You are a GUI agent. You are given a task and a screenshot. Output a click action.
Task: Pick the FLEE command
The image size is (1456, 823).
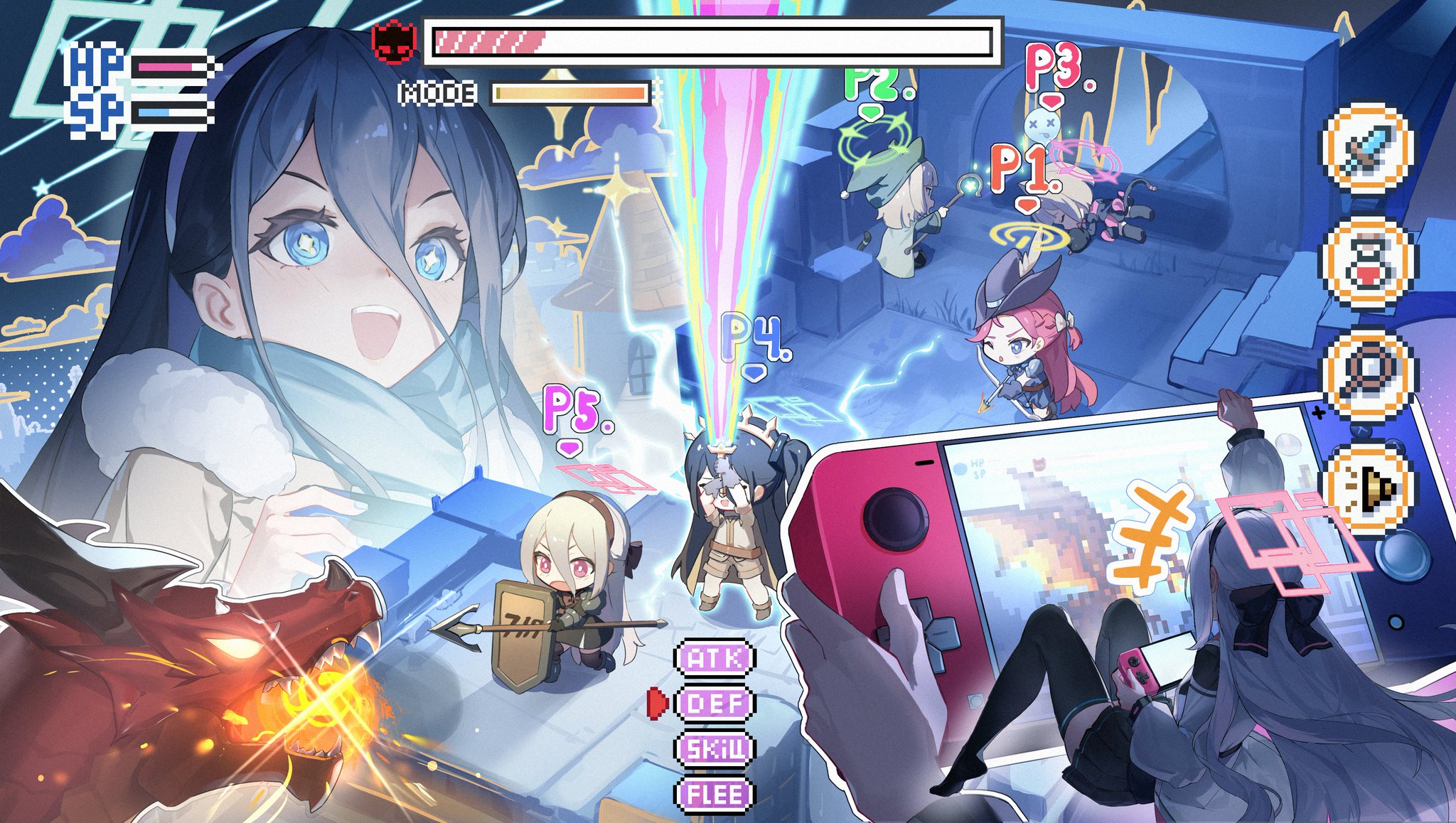pos(714,794)
